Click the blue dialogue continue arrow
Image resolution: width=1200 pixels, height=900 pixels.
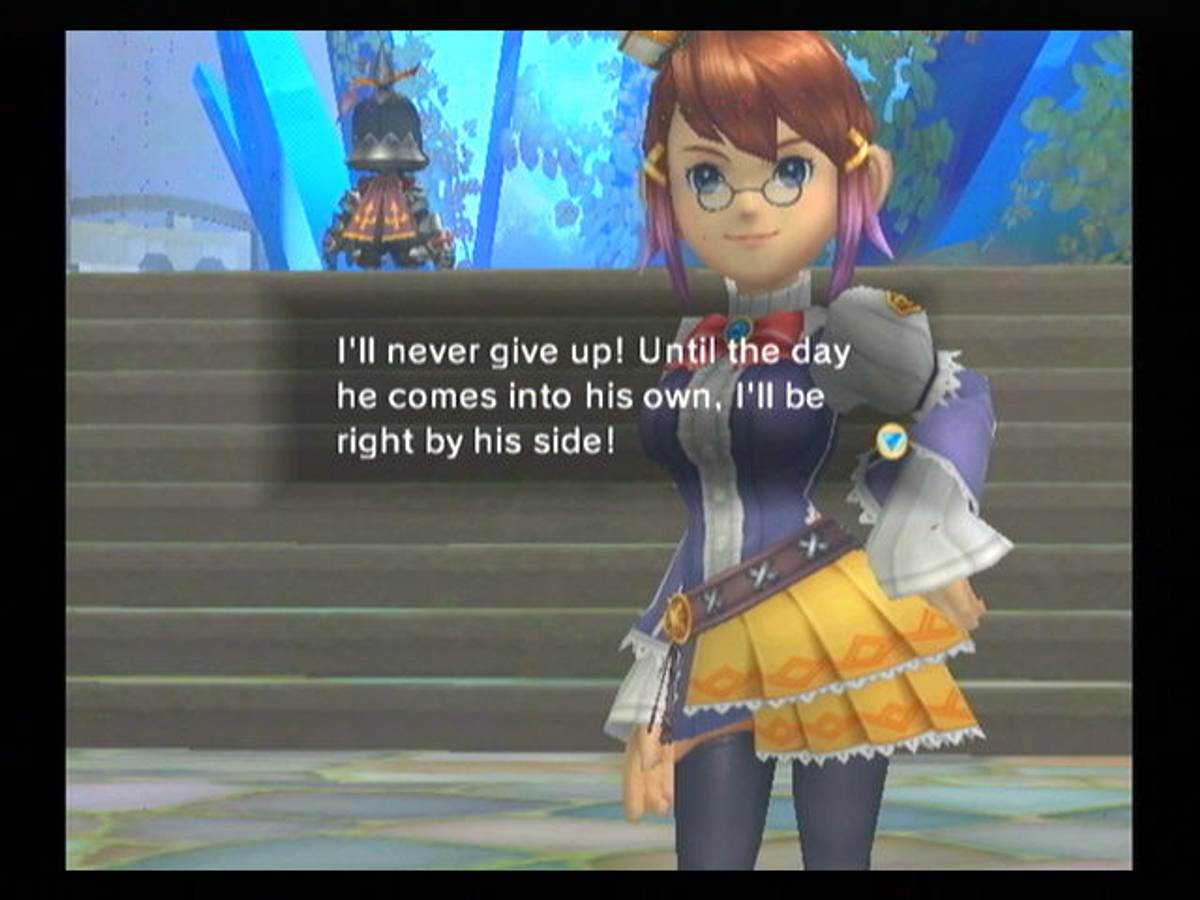[891, 440]
